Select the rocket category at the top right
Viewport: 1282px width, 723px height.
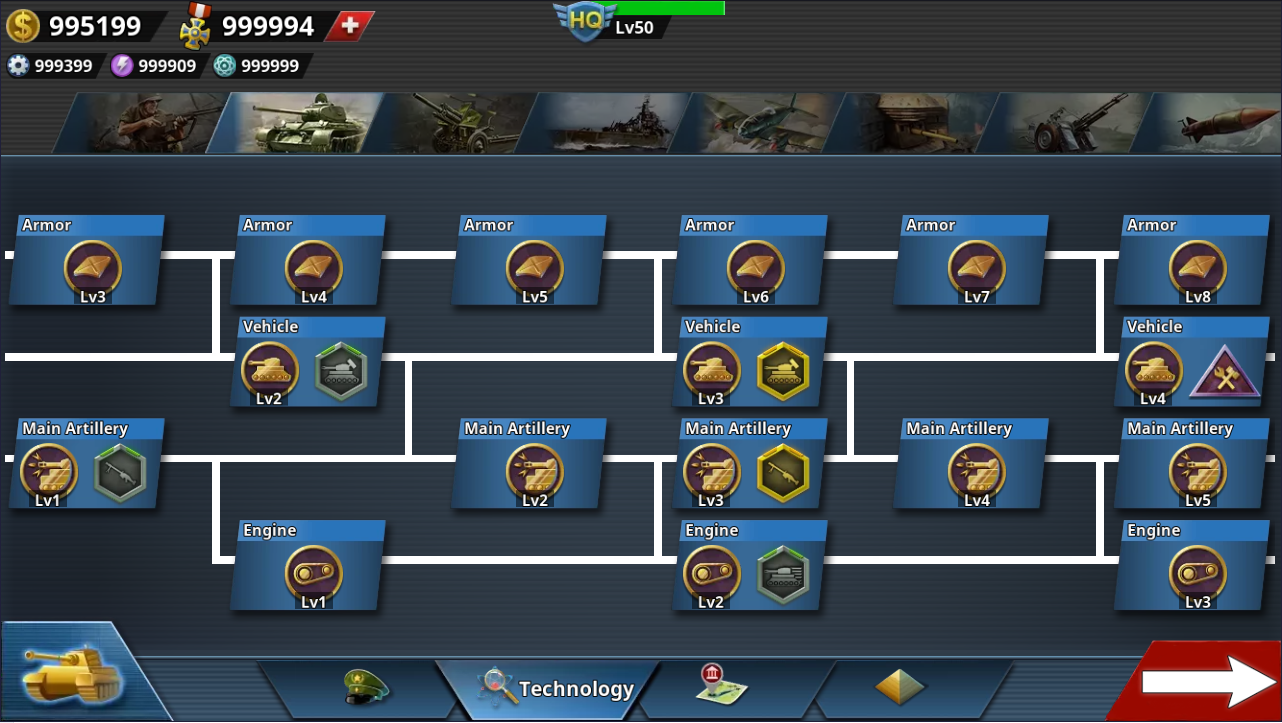click(x=1220, y=122)
